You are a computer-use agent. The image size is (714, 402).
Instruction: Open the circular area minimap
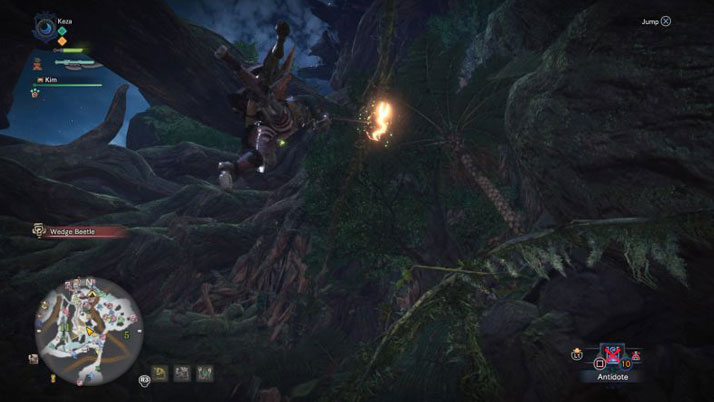pyautogui.click(x=88, y=322)
